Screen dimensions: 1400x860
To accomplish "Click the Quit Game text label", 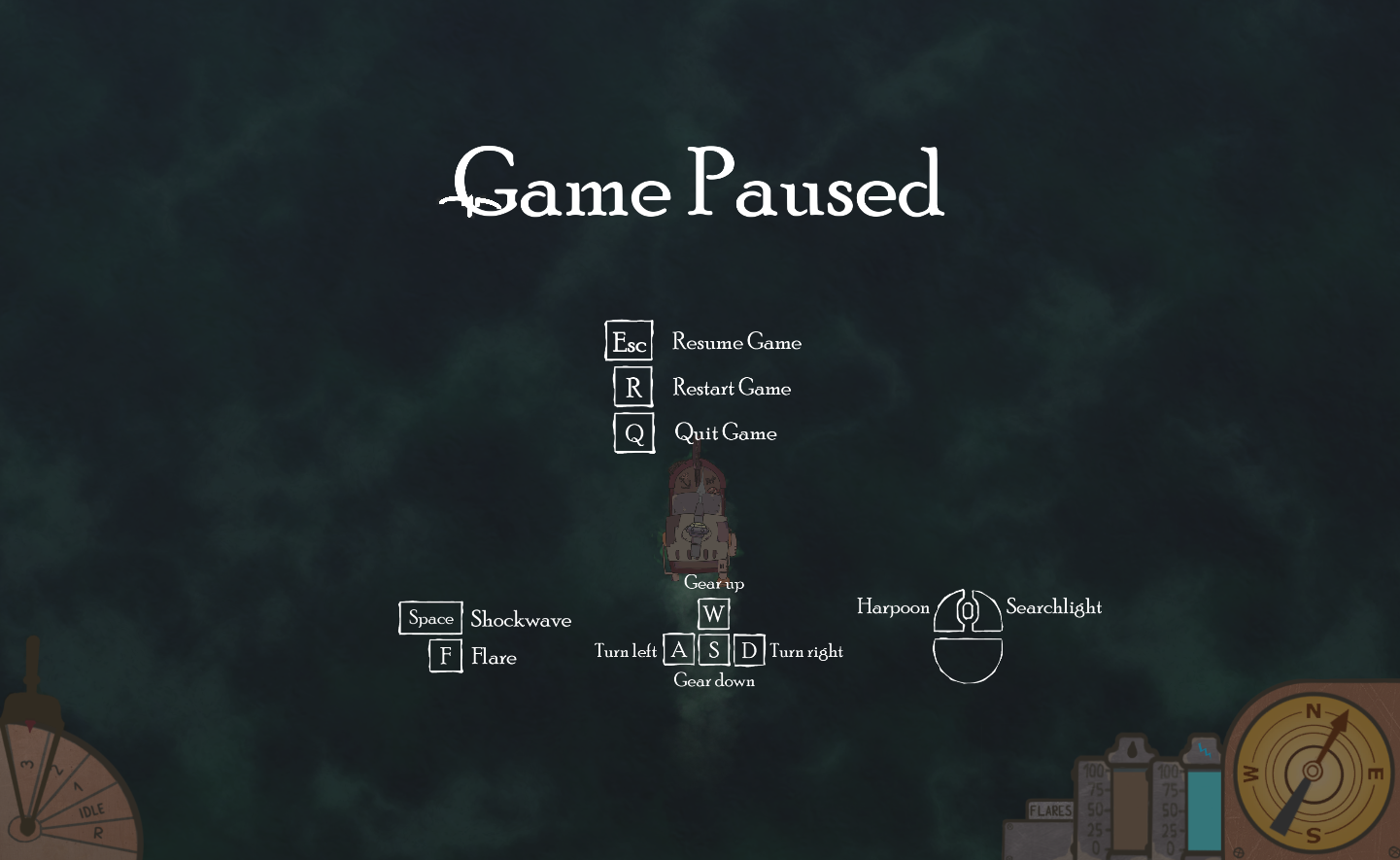I will click(x=726, y=433).
